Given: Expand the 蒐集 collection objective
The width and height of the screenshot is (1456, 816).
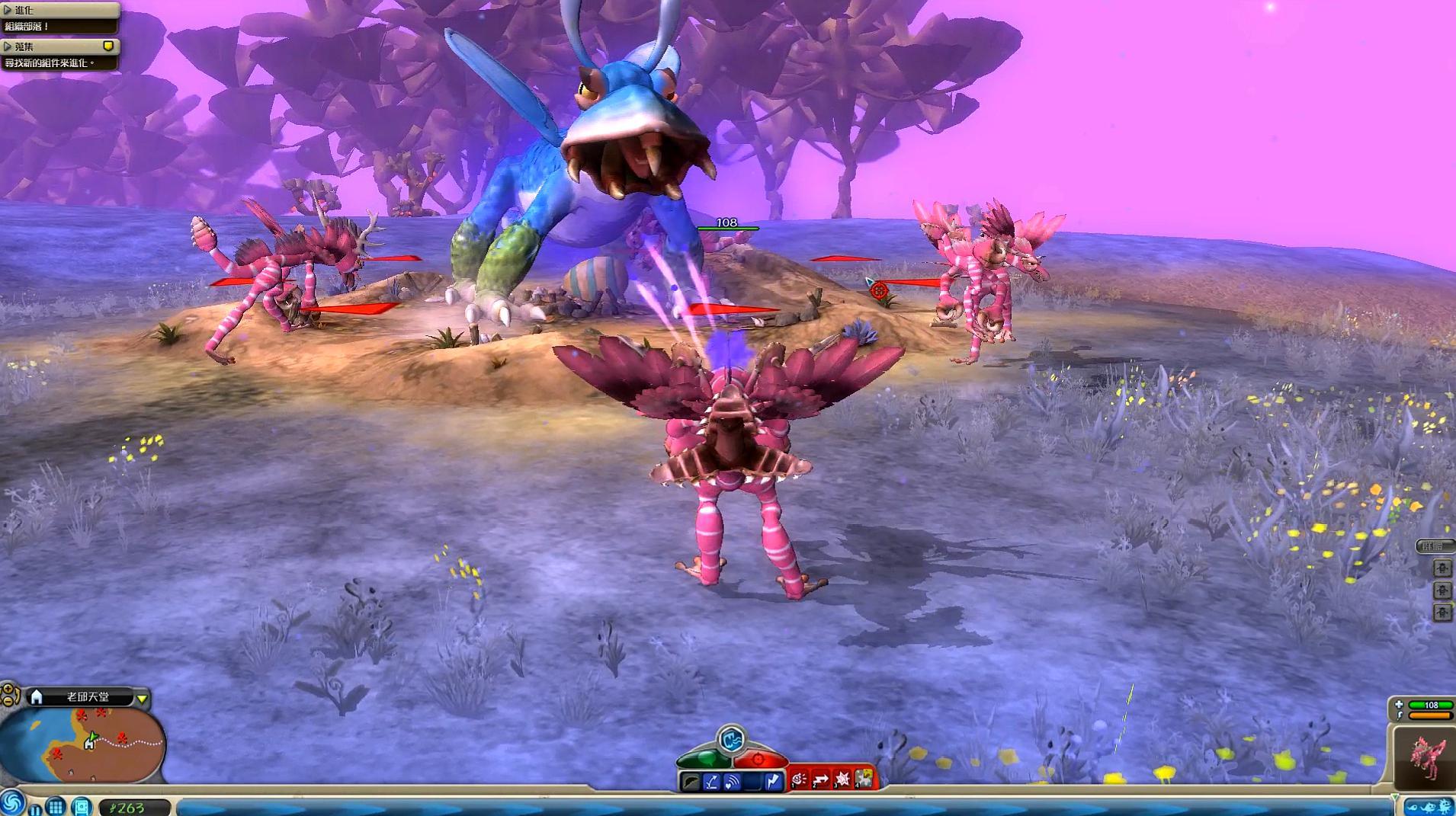Looking at the screenshot, I should (8, 46).
